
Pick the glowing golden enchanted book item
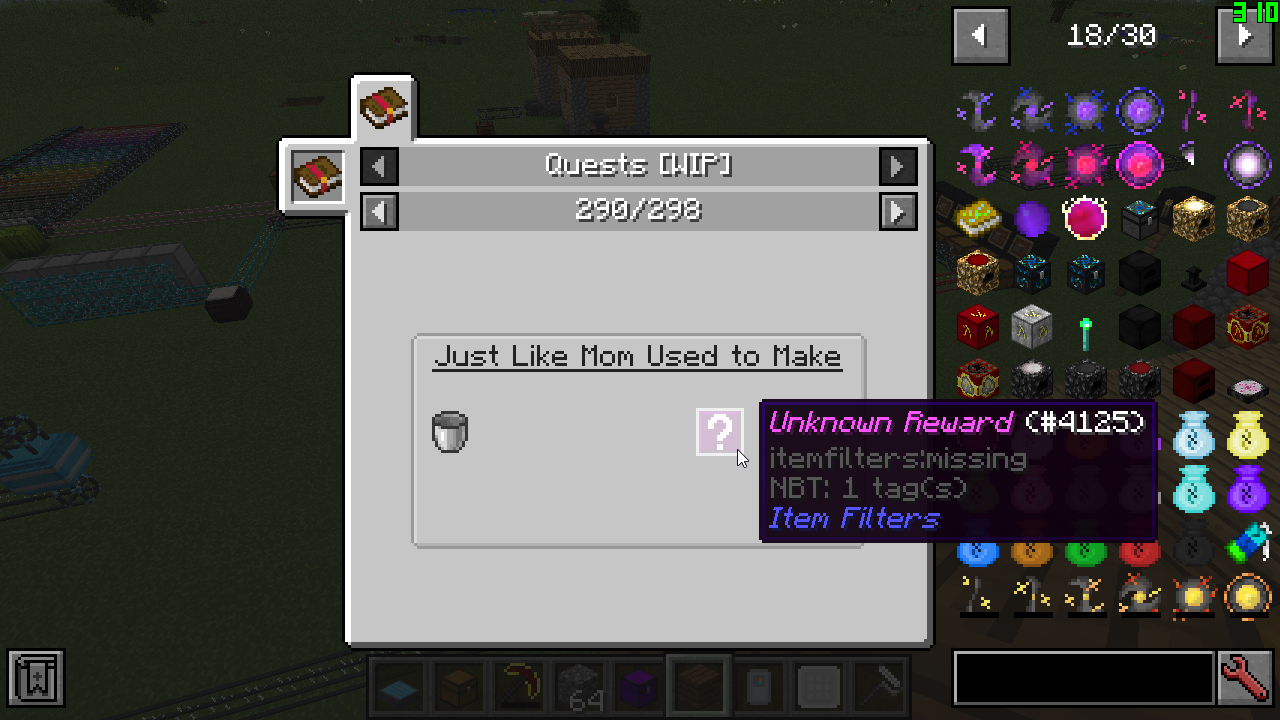tap(978, 218)
